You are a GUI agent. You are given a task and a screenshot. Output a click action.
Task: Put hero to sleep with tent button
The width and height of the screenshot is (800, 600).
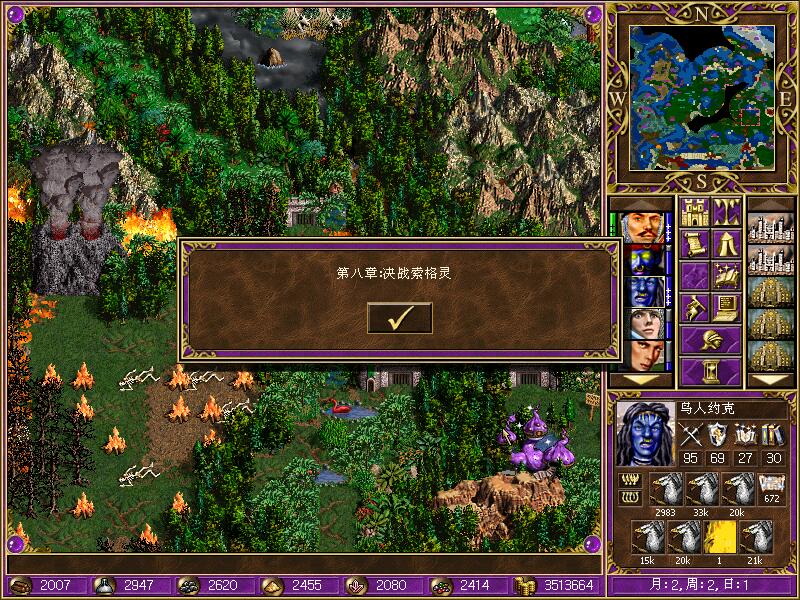(x=726, y=244)
